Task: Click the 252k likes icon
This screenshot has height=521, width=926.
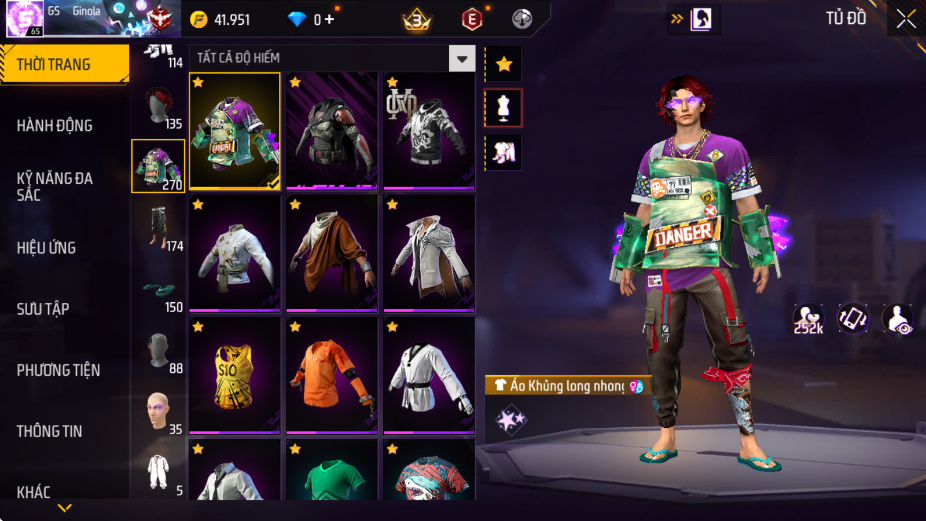Action: pyautogui.click(x=808, y=319)
